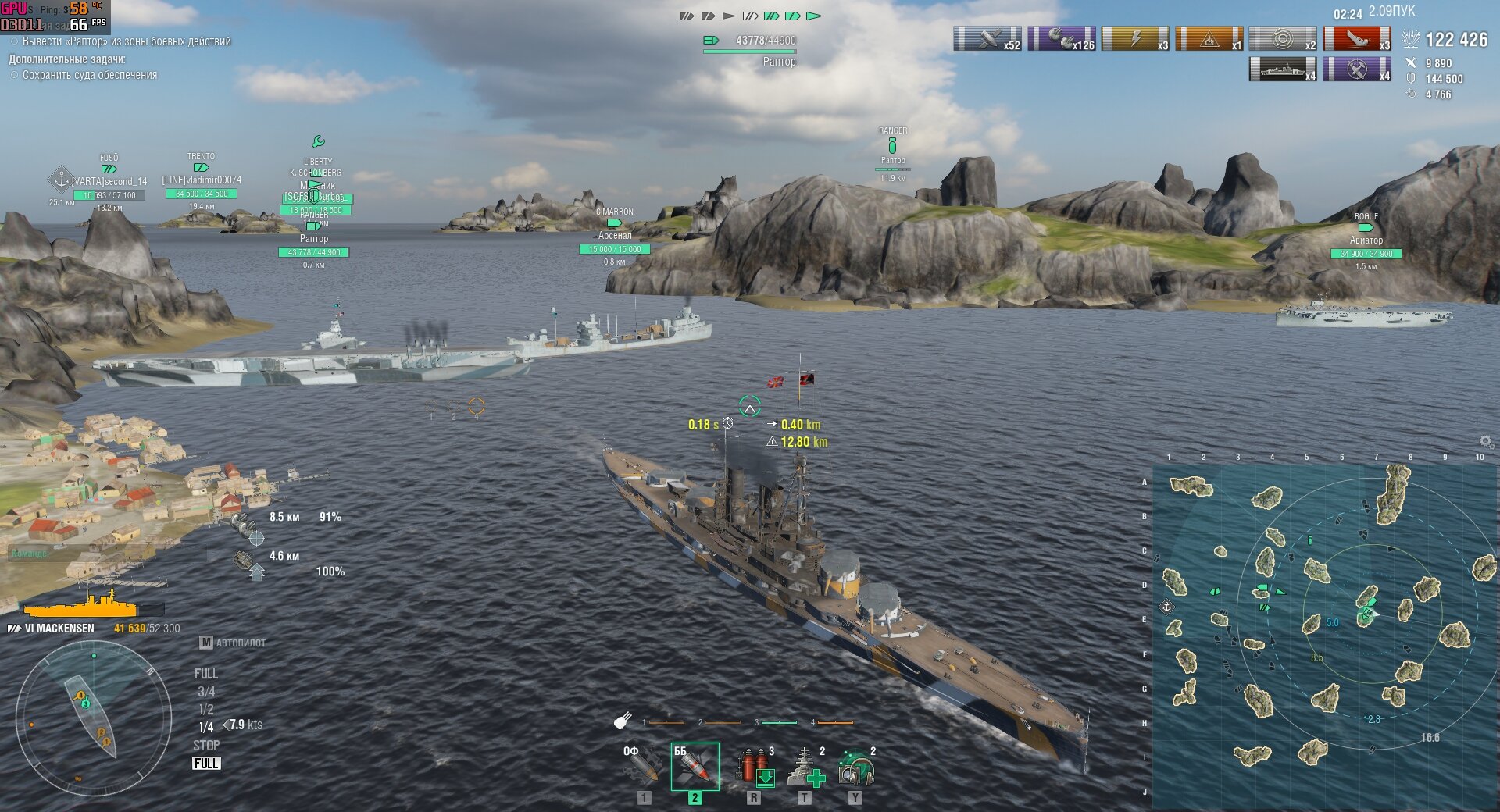Image resolution: width=1500 pixels, height=812 pixels.
Task: Select the objective about escorting Раптор
Action: [x=125, y=41]
